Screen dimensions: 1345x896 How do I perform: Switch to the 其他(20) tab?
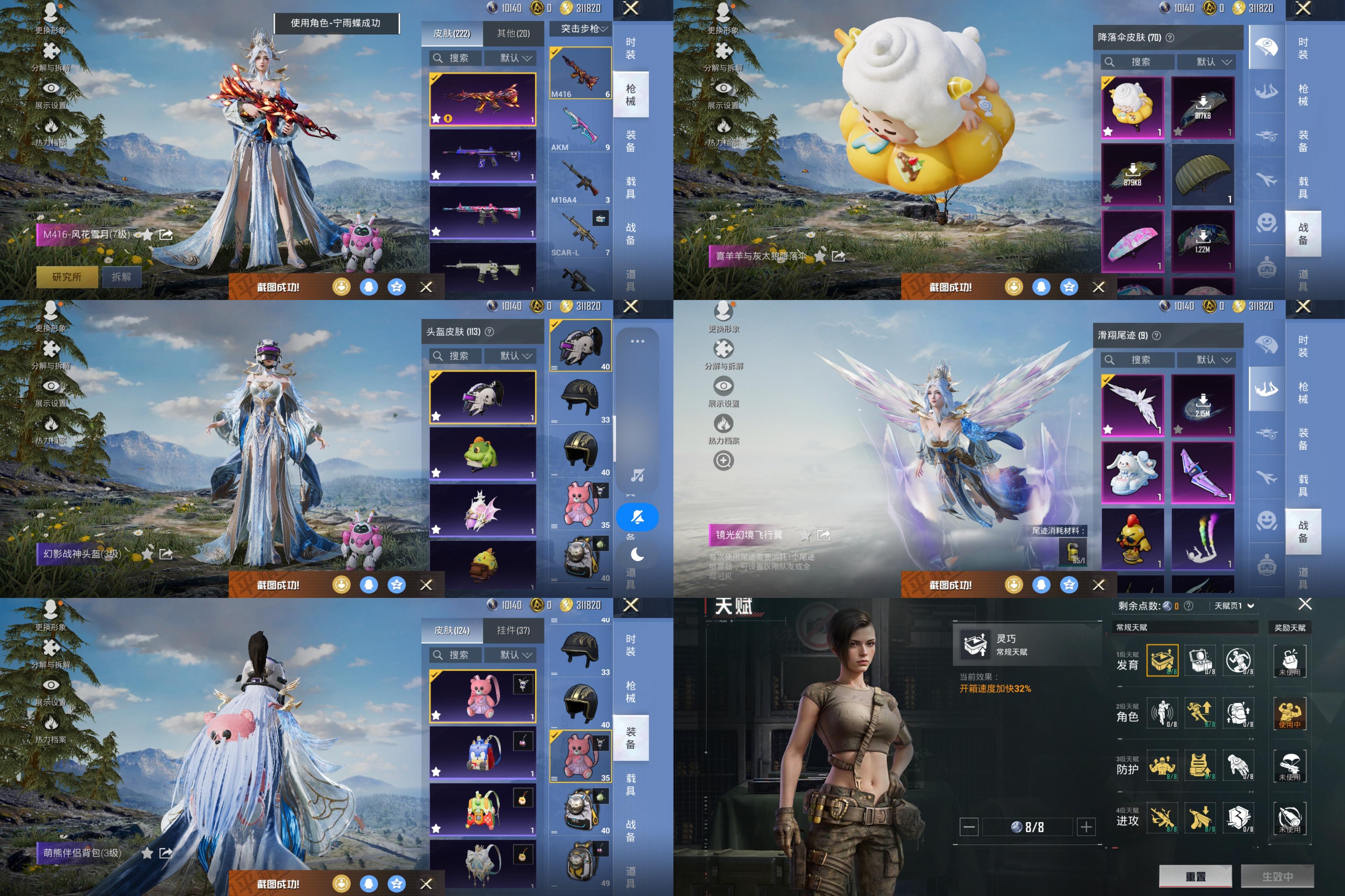point(513,34)
